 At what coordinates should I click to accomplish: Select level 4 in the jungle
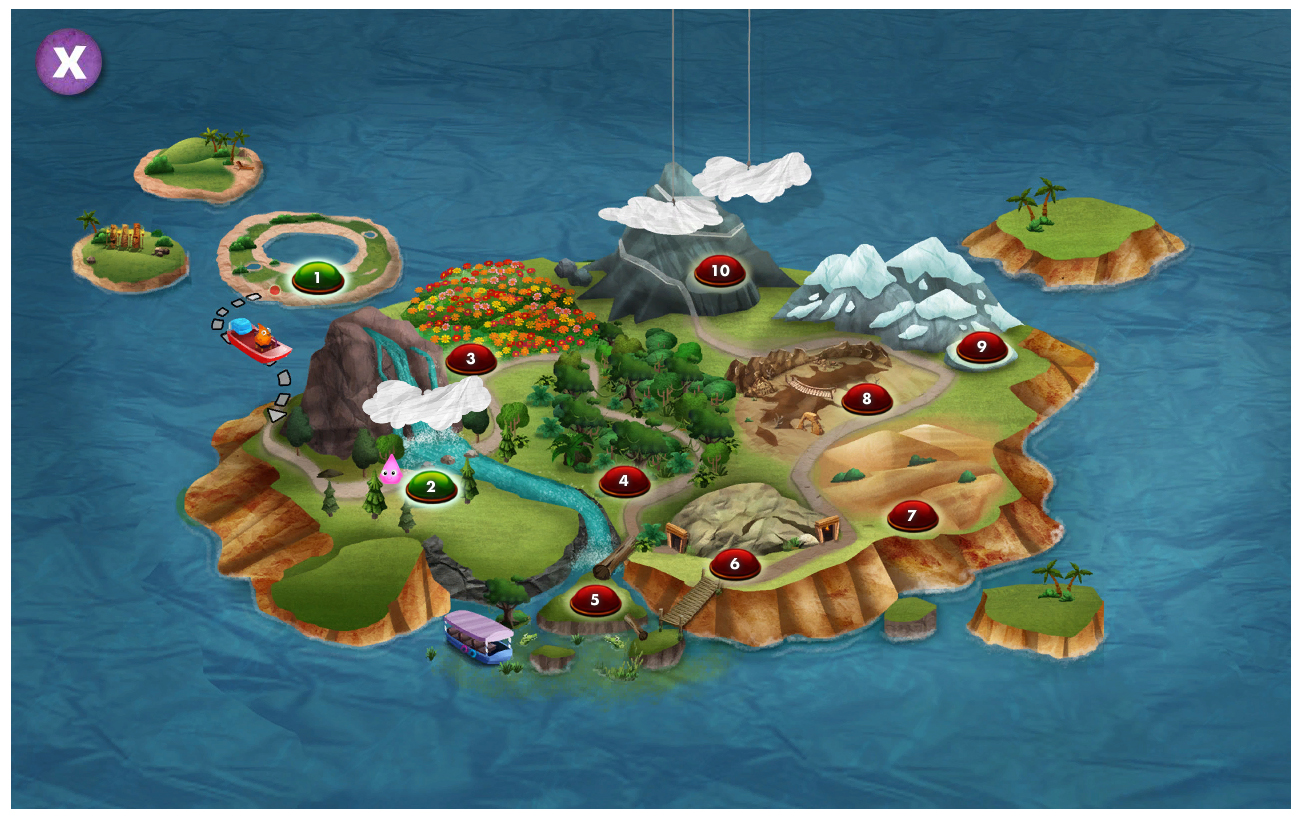click(624, 481)
